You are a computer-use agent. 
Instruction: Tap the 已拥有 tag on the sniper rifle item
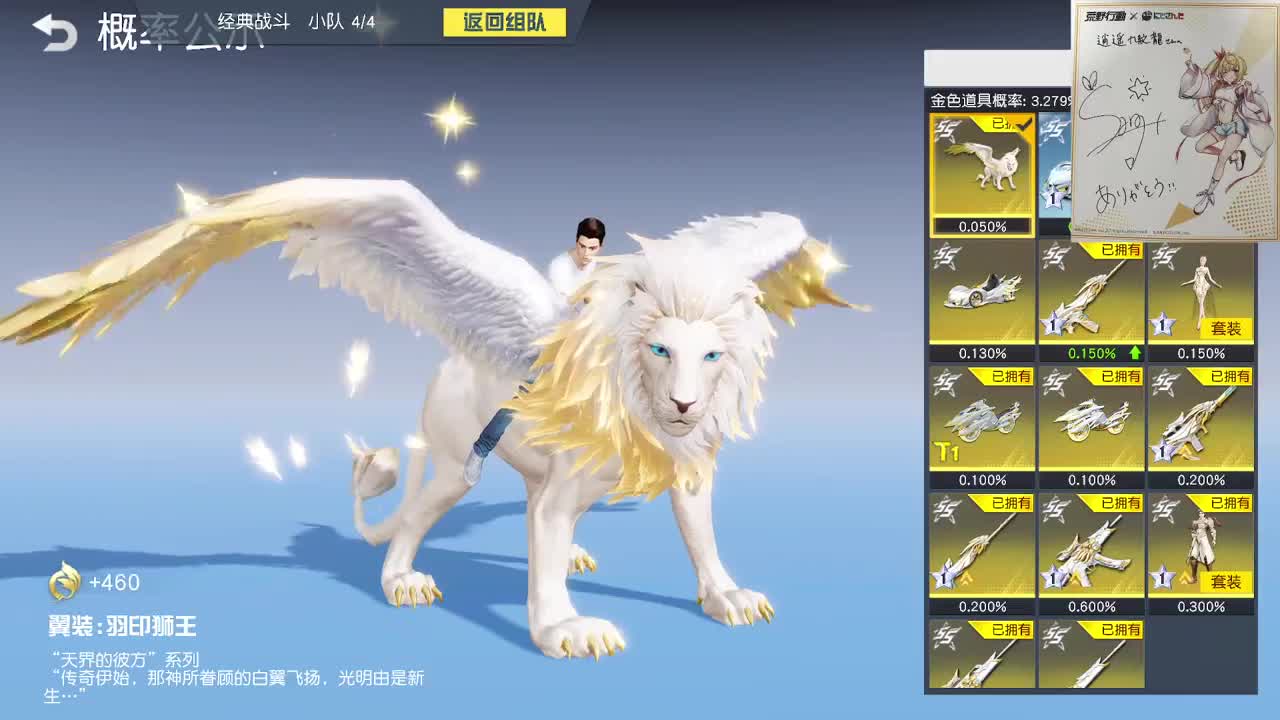click(x=1230, y=377)
